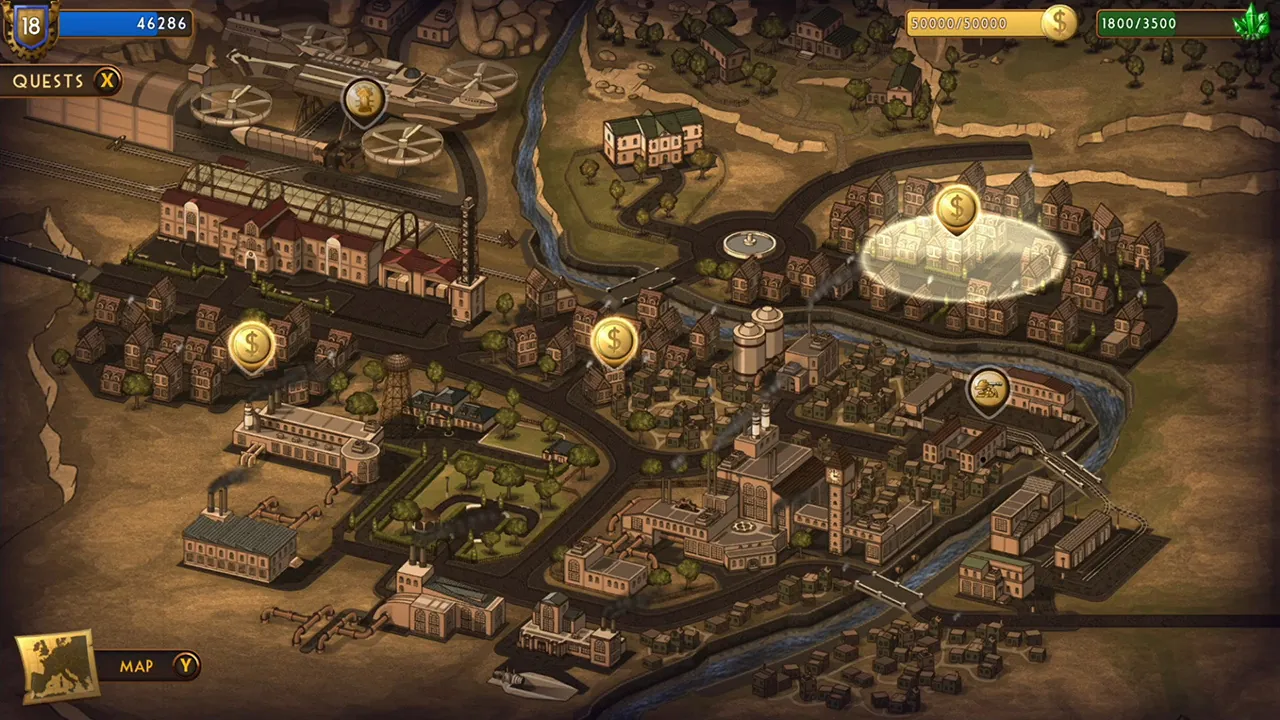This screenshot has width=1280, height=720.
Task: Click the dollar coin pin near the central houses
Action: pyautogui.click(x=614, y=340)
